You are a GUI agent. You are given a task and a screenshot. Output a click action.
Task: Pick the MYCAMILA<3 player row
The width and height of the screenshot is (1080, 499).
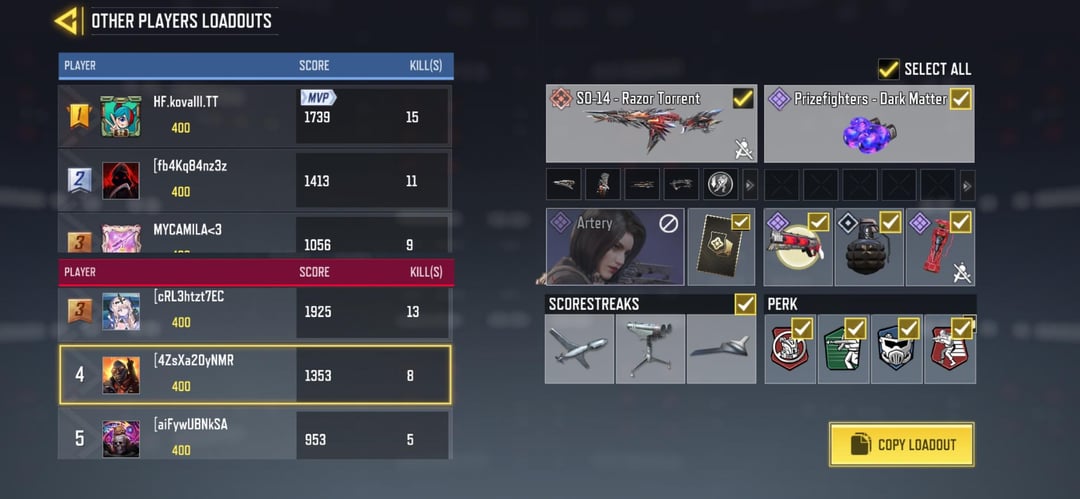(x=255, y=236)
